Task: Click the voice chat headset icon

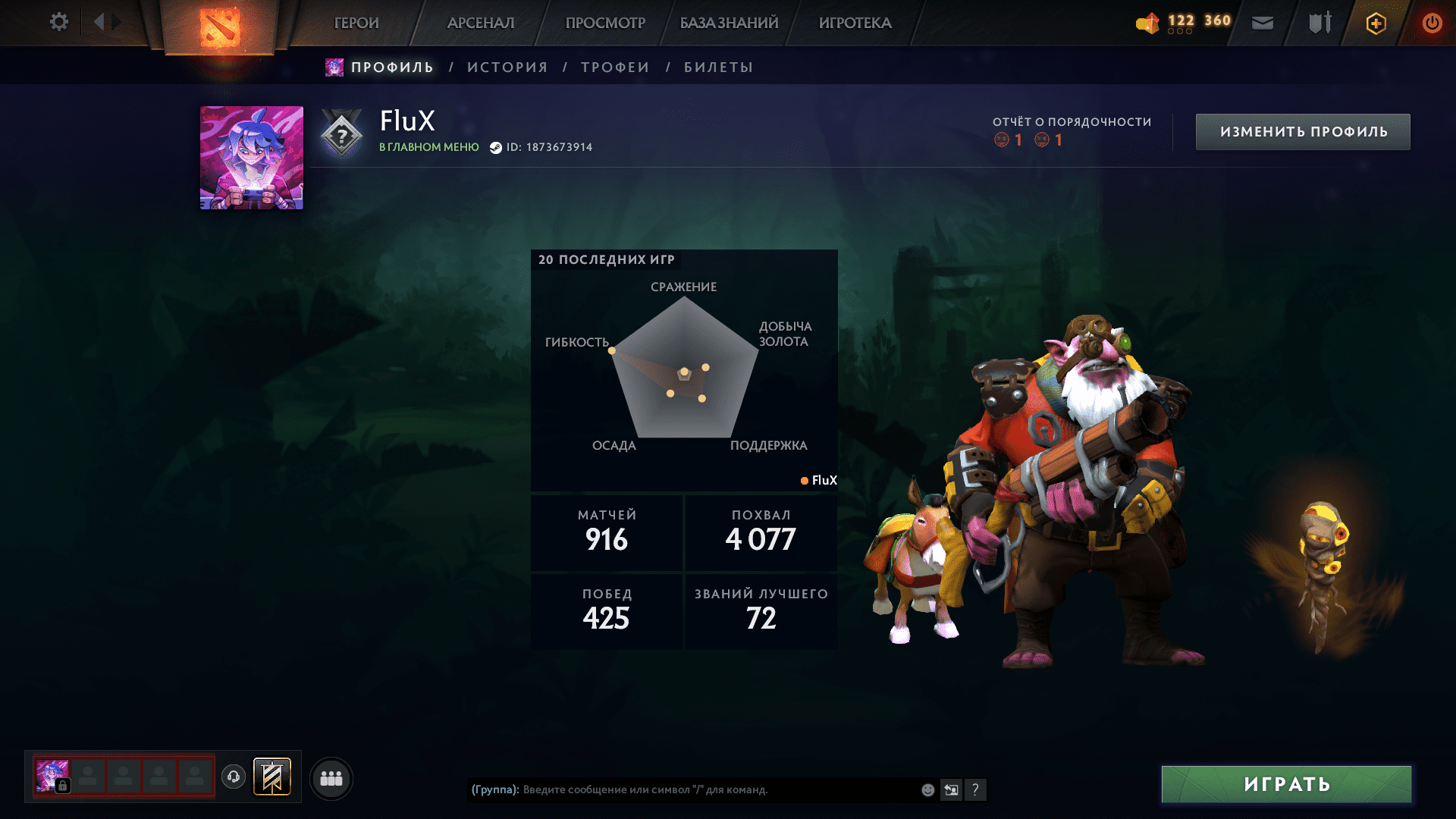Action: pyautogui.click(x=233, y=777)
